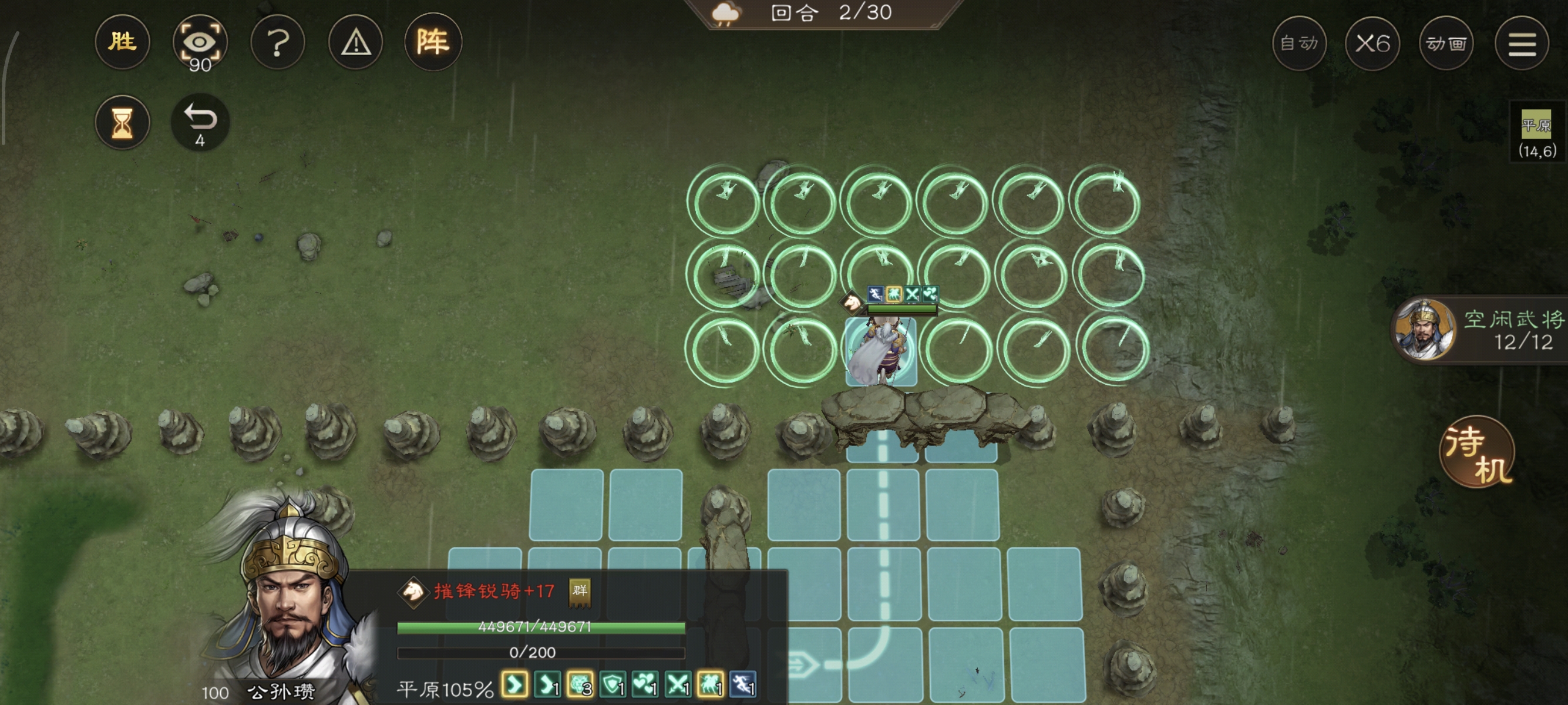The width and height of the screenshot is (1568, 705).
Task: Enable auto battle (自动)
Action: click(x=1299, y=43)
